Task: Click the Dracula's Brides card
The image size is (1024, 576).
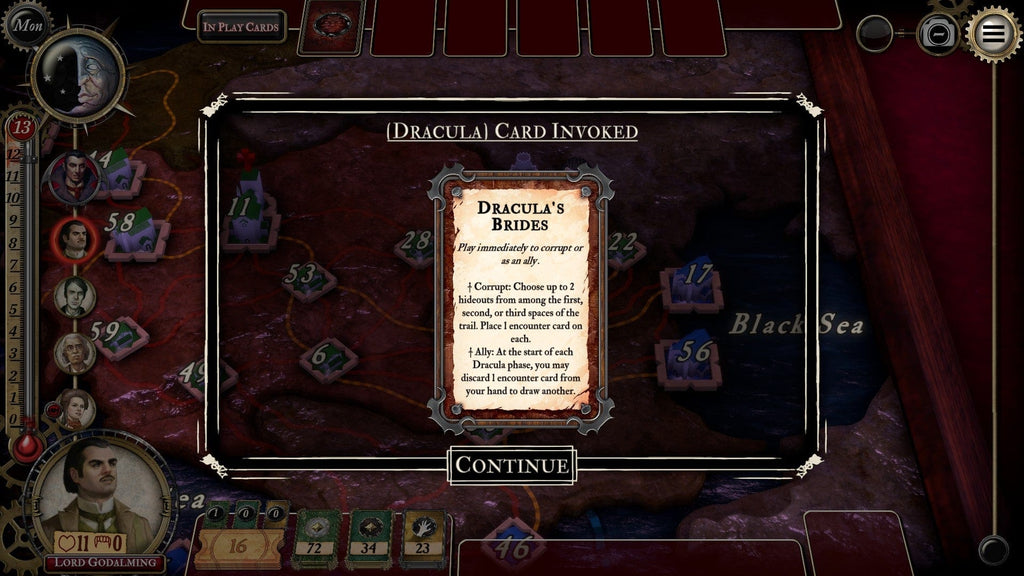Action: coord(519,299)
